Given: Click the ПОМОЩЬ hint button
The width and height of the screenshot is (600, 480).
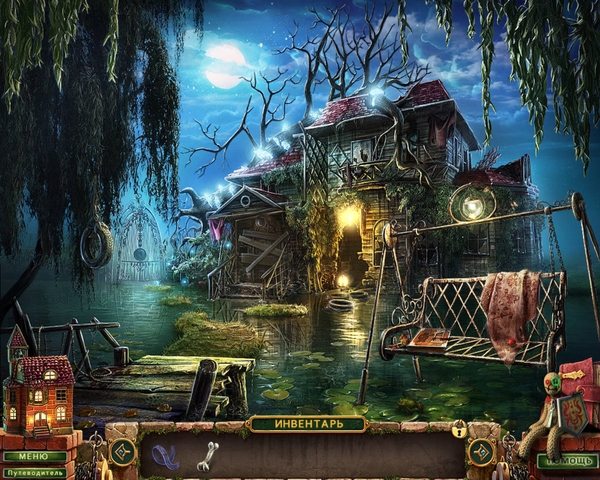Looking at the screenshot, I should (563, 462).
